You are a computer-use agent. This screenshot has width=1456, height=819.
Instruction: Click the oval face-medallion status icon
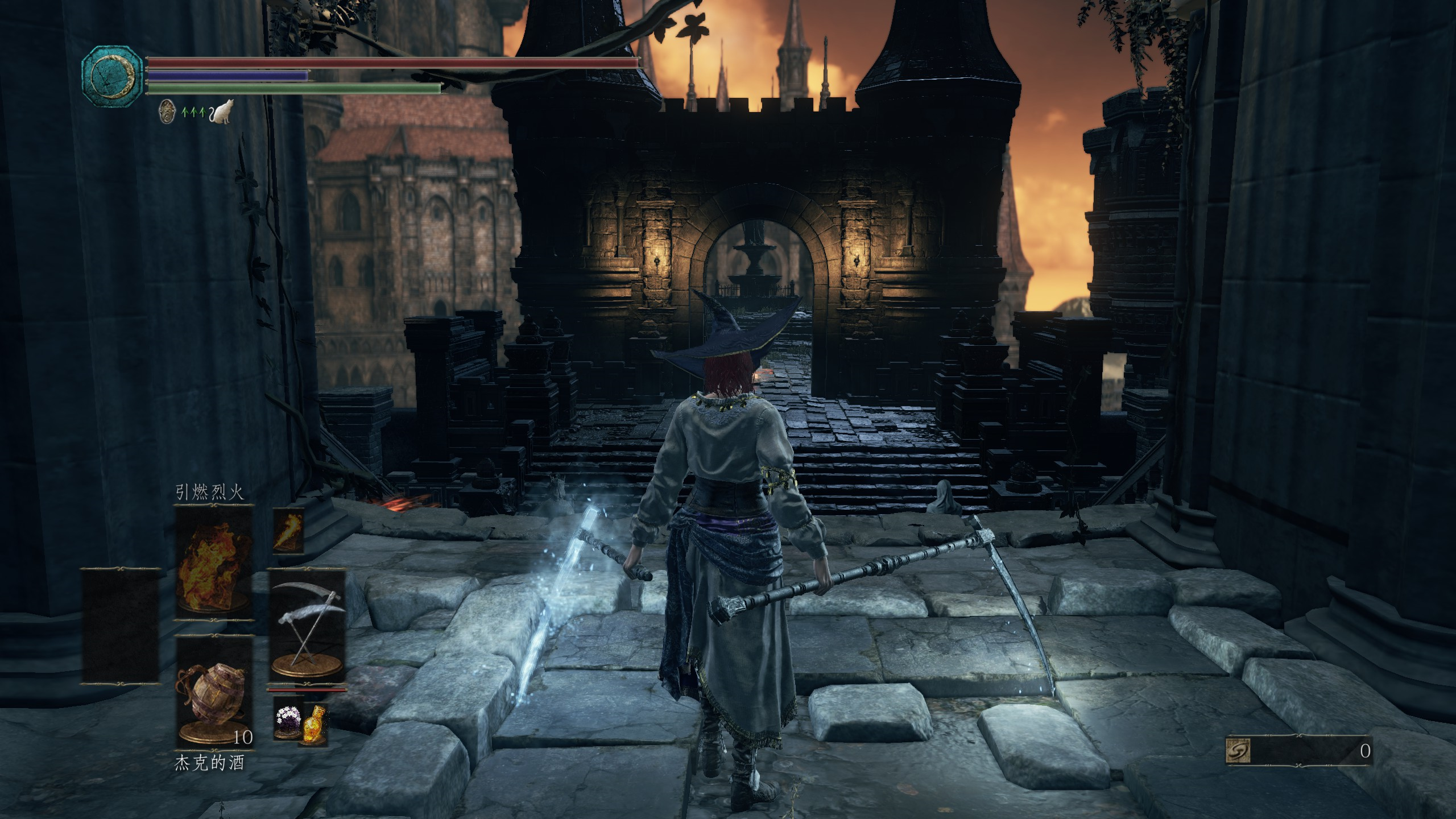click(x=167, y=111)
